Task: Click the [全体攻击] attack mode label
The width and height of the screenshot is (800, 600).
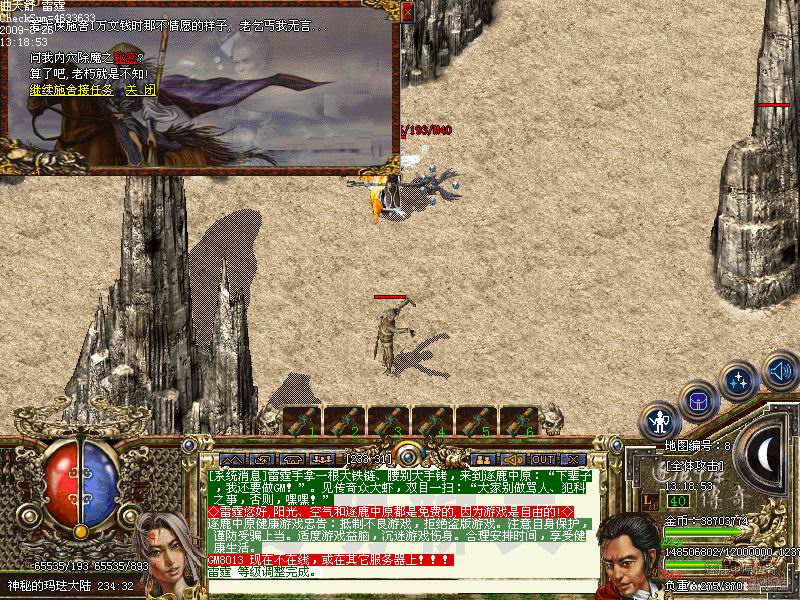Action: (x=695, y=466)
